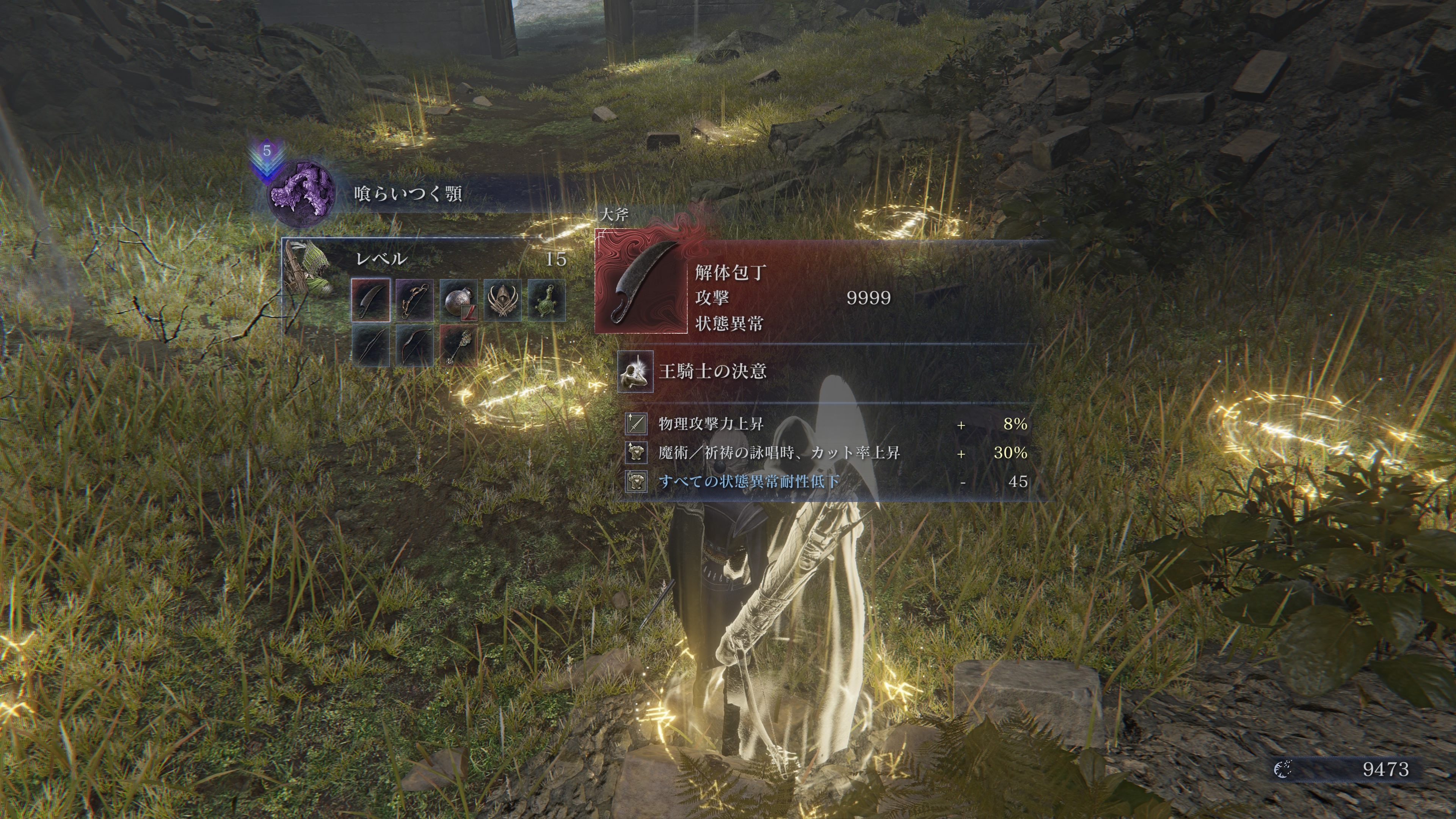The height and width of the screenshot is (819, 1456).
Task: Select the jeweled staff weapon slot
Action: [458, 345]
